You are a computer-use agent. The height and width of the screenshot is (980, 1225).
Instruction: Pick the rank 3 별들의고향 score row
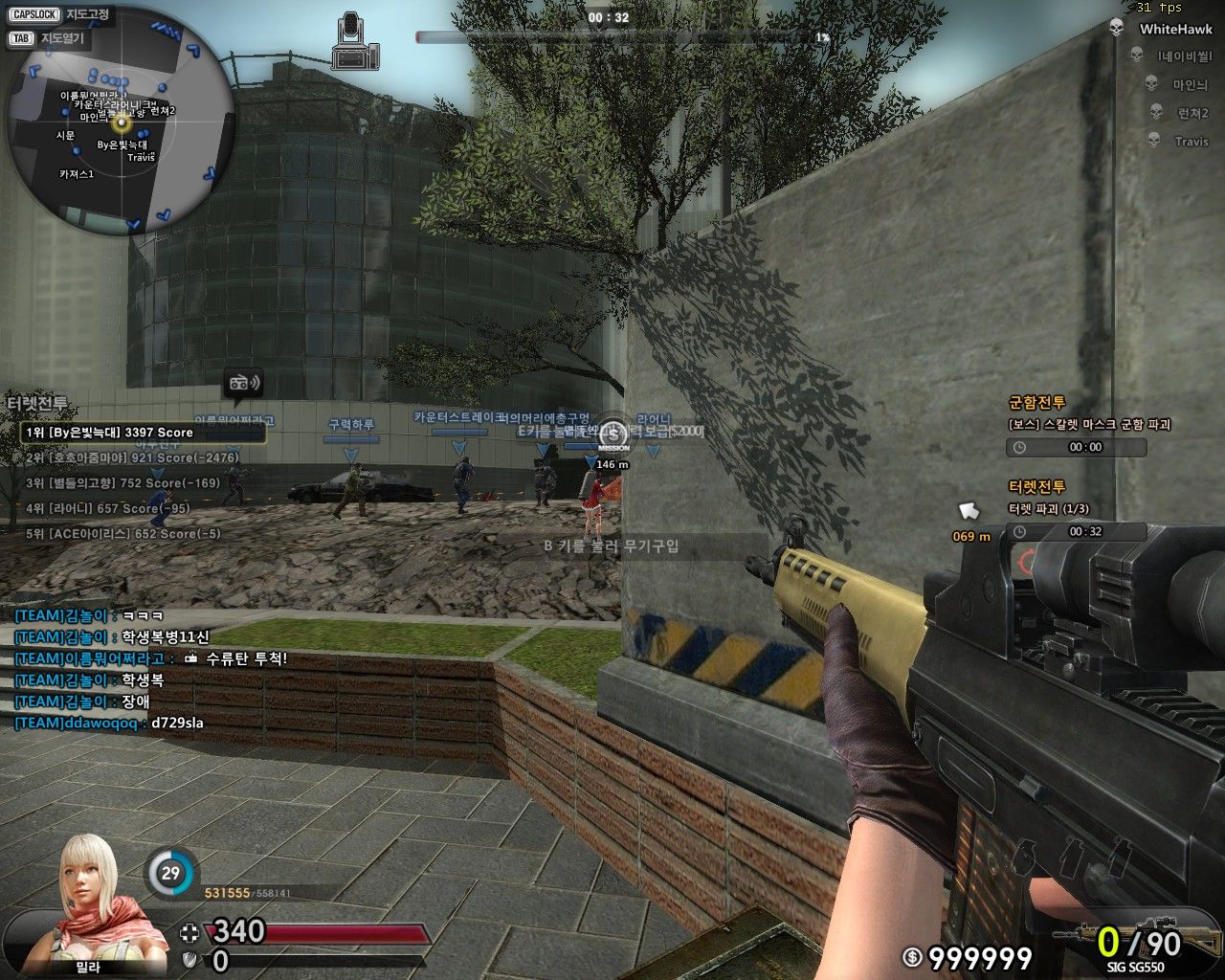pyautogui.click(x=122, y=483)
